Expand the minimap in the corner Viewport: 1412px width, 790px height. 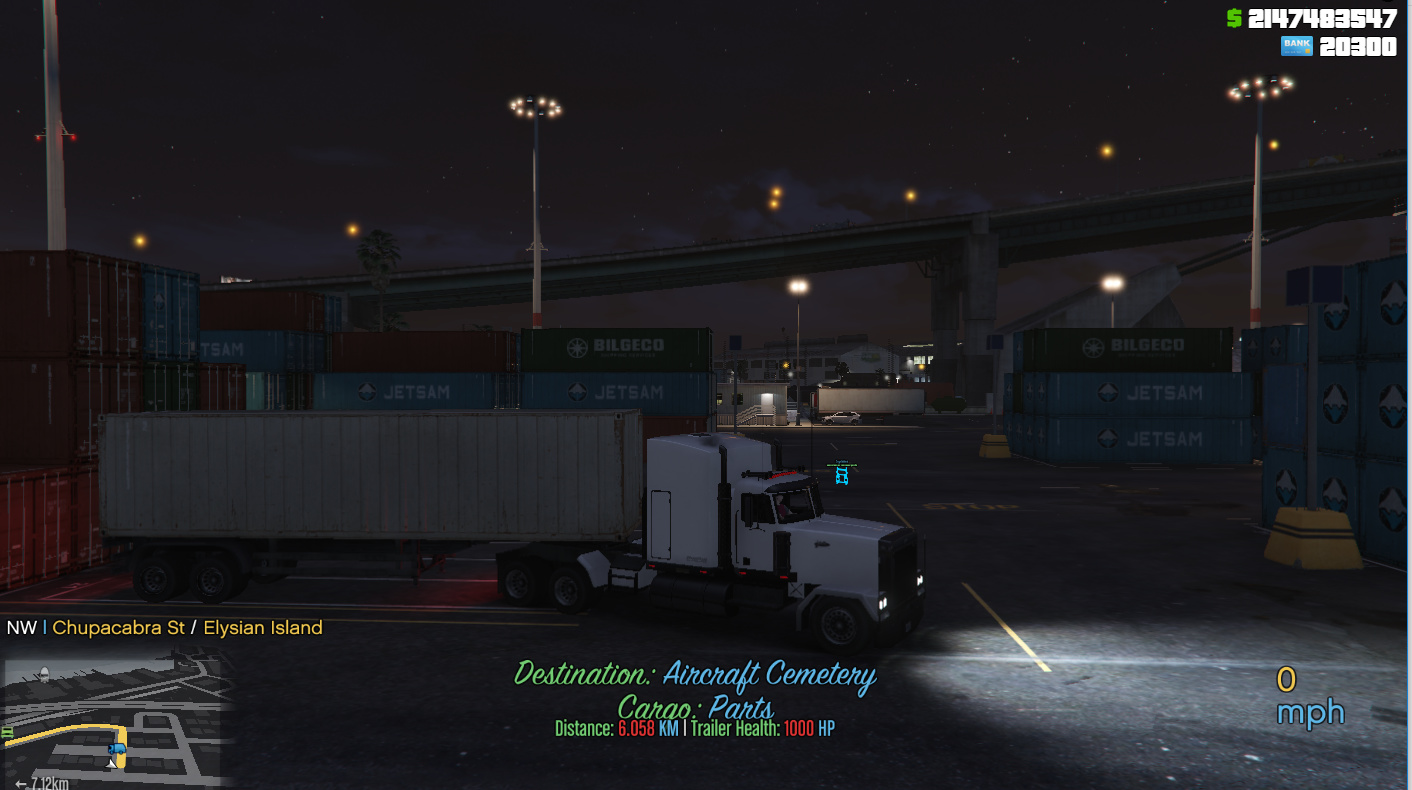click(110, 720)
